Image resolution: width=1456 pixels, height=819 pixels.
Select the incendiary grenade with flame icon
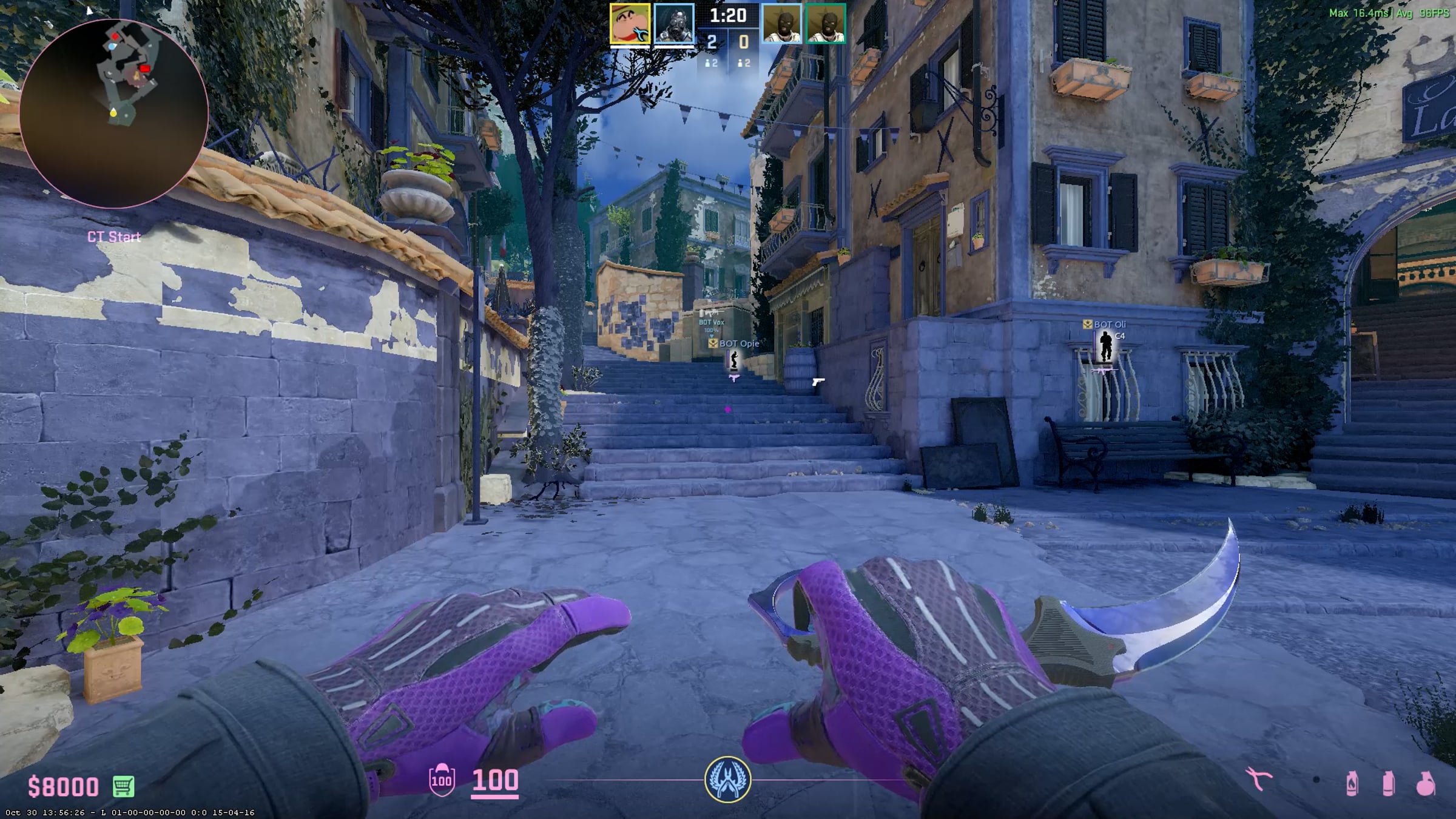(1352, 783)
